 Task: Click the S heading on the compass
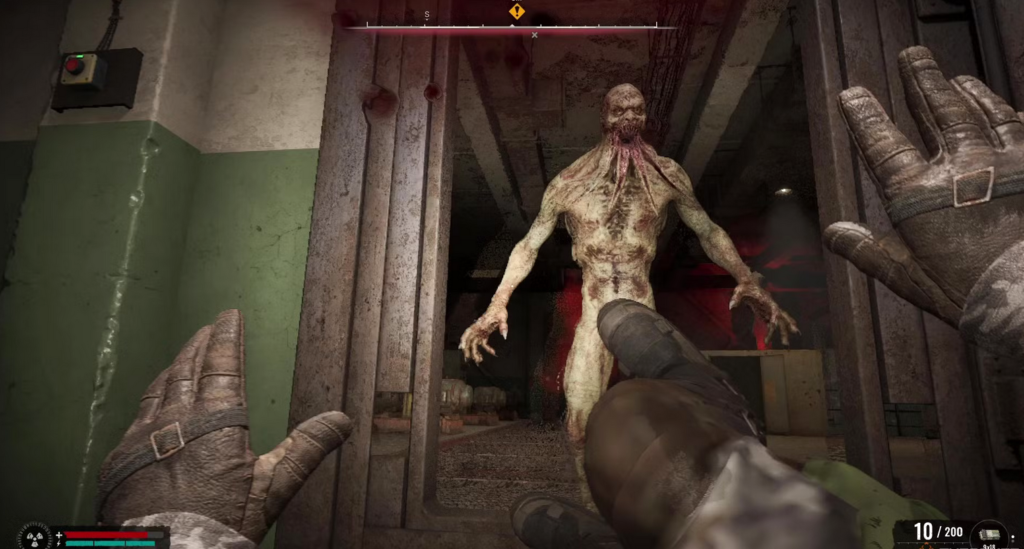pyautogui.click(x=427, y=15)
